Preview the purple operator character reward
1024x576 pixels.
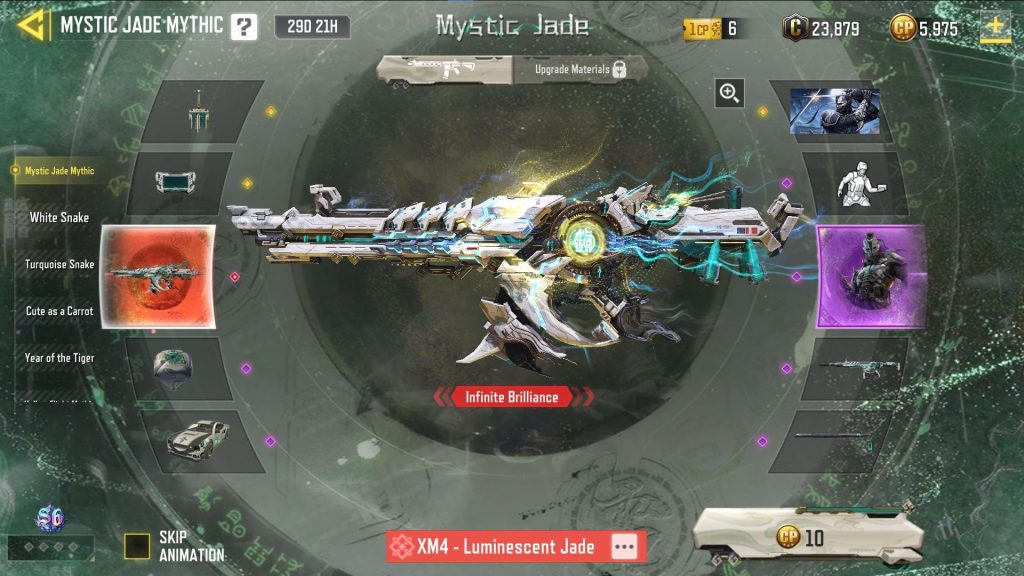click(870, 276)
